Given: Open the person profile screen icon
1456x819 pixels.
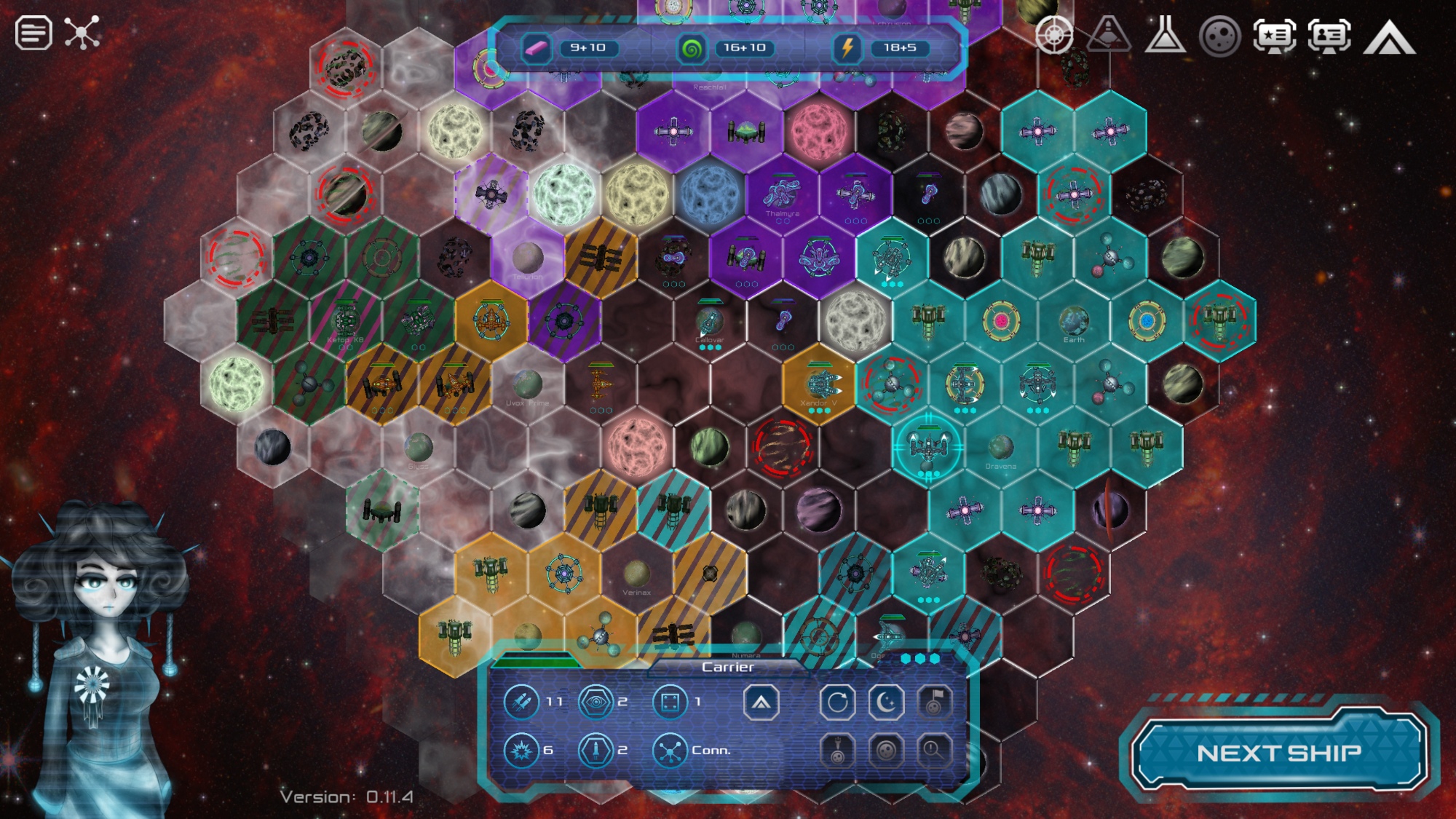Looking at the screenshot, I should click(1329, 35).
